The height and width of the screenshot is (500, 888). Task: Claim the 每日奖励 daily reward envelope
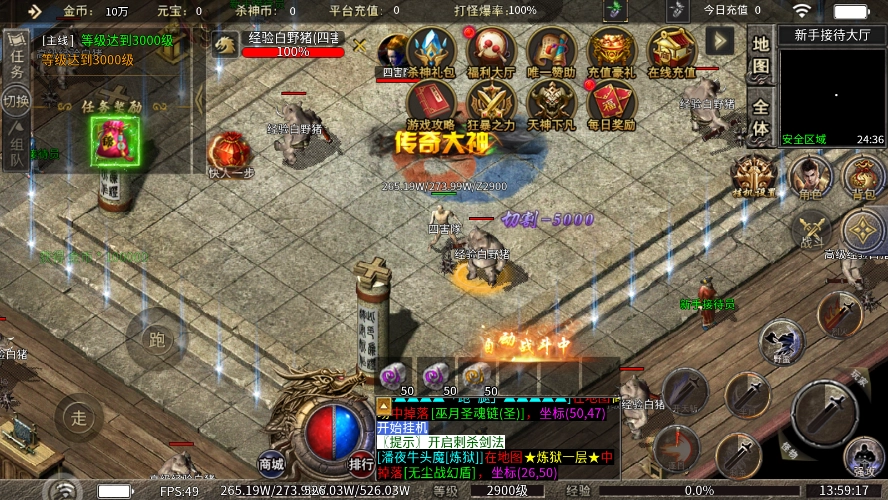pyautogui.click(x=611, y=104)
